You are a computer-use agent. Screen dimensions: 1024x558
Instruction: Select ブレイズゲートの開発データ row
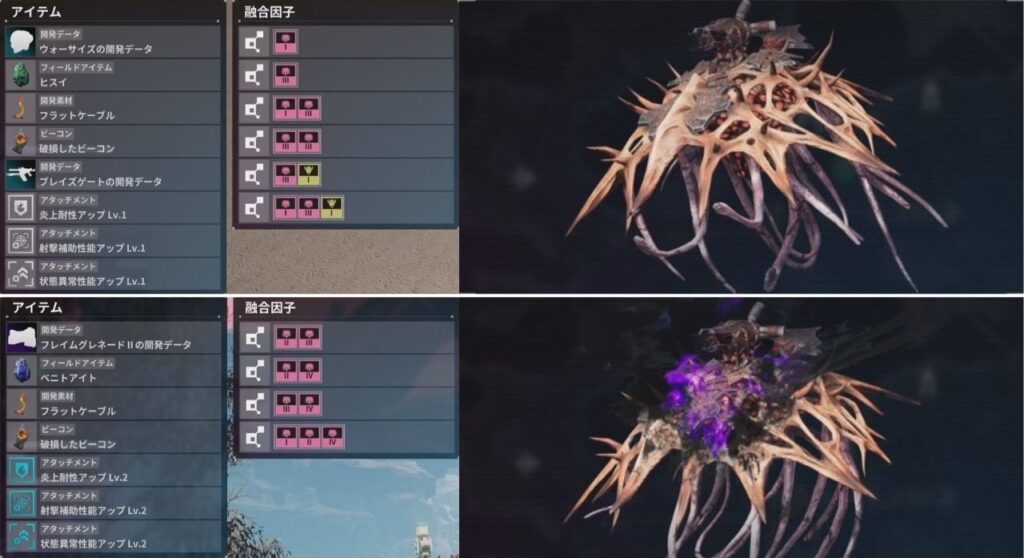(x=112, y=175)
